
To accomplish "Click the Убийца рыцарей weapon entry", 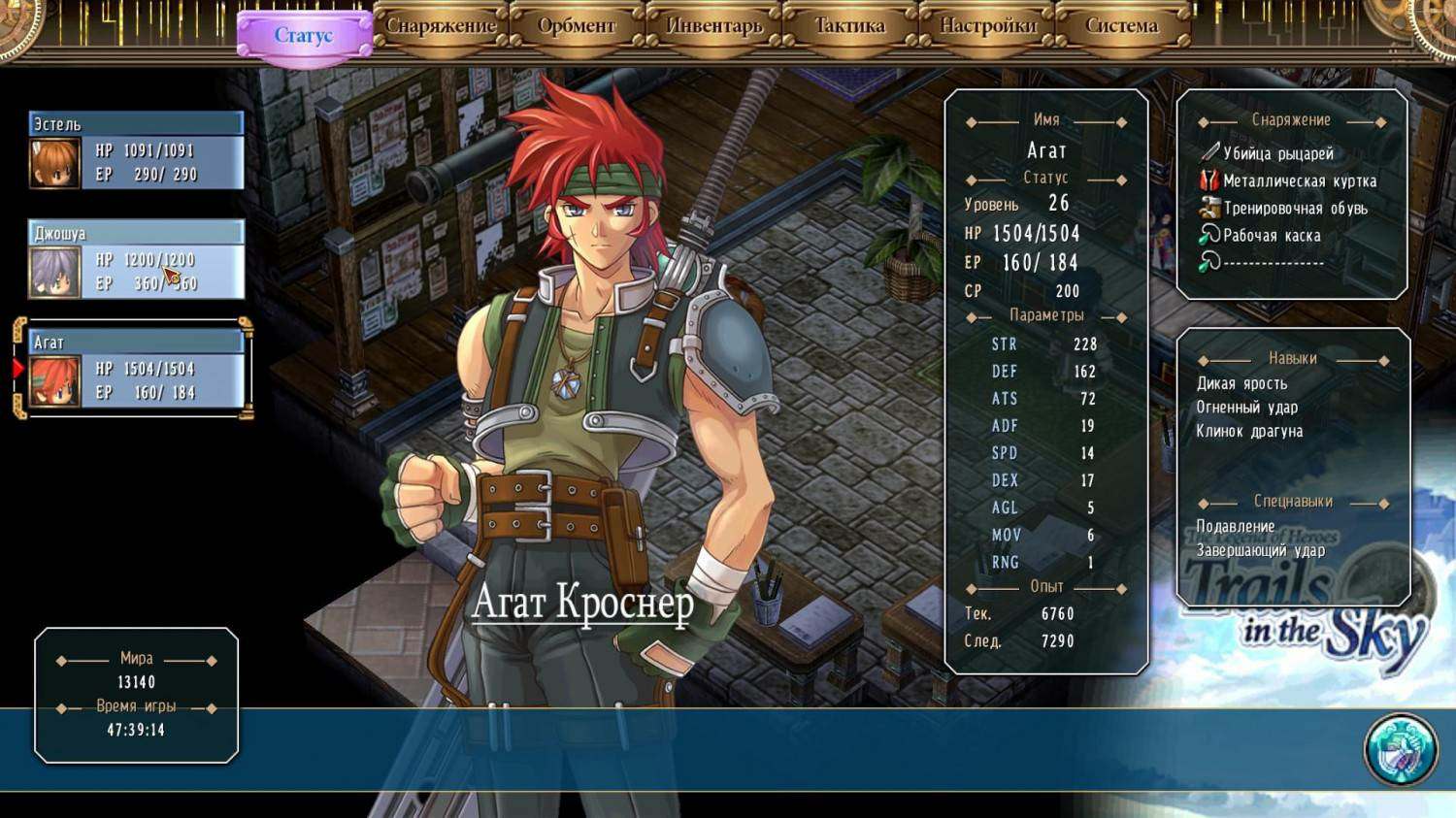I will click(1277, 153).
